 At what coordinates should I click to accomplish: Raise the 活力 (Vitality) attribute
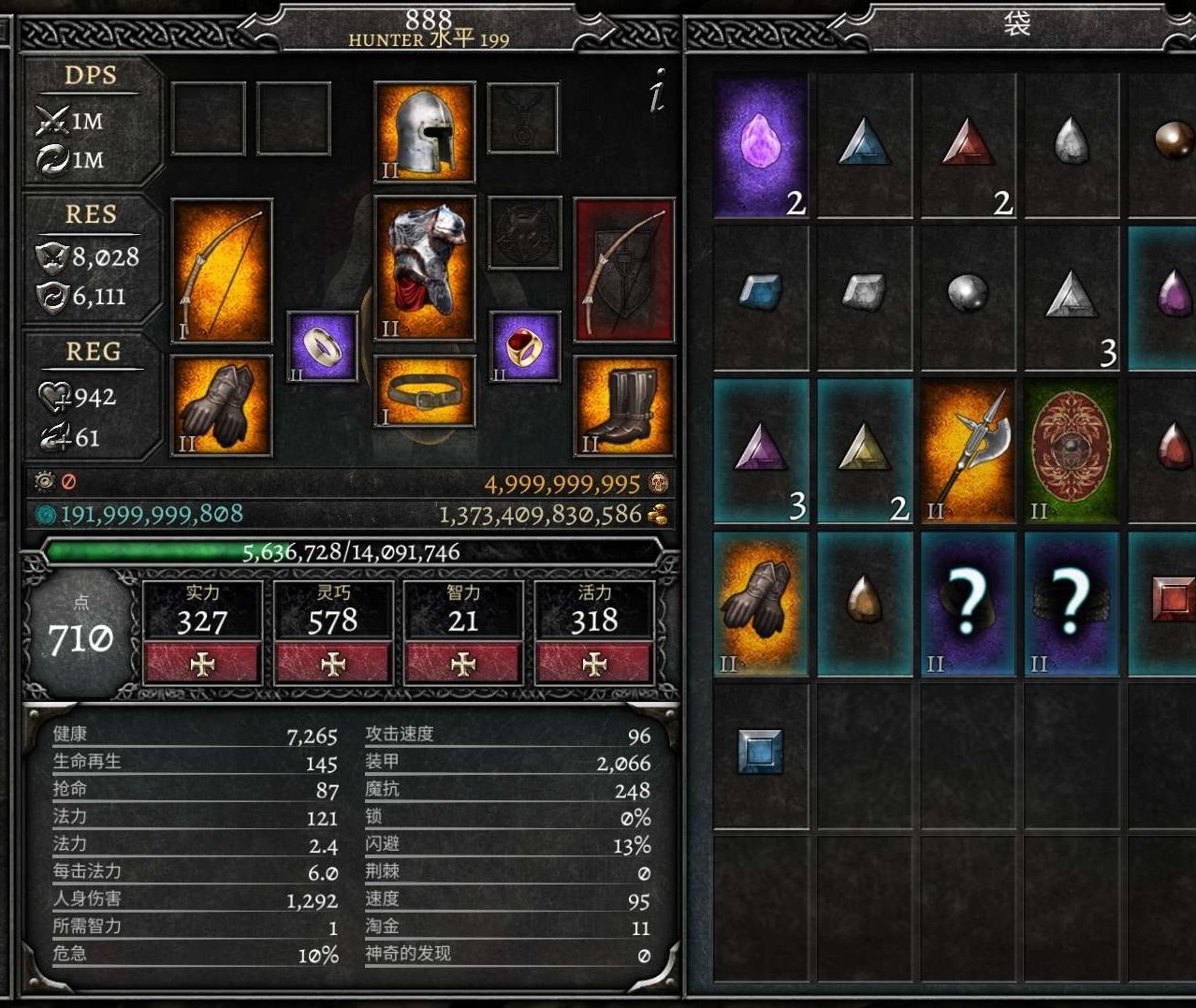tap(594, 663)
